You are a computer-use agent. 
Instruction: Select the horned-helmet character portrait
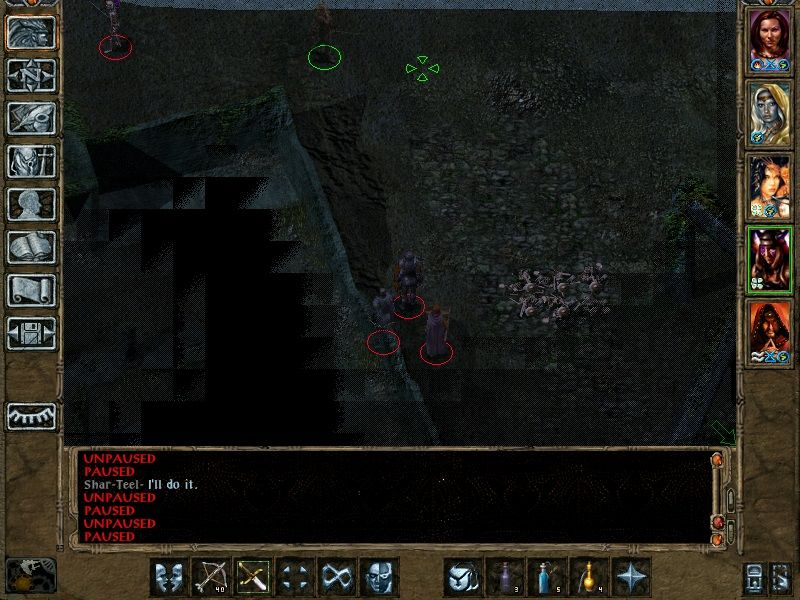pyautogui.click(x=770, y=260)
